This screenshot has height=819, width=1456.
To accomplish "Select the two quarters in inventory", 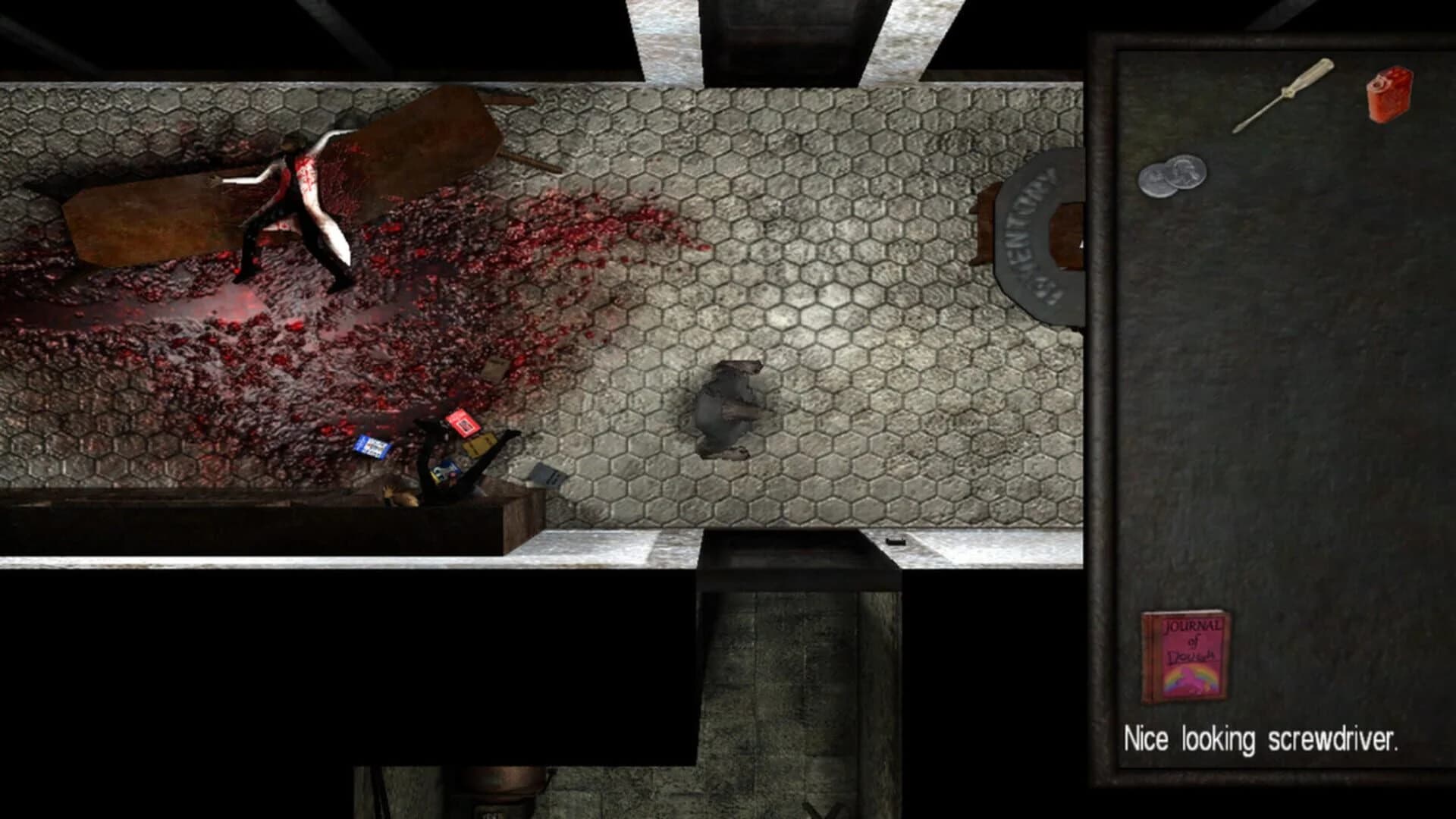I will (1173, 173).
